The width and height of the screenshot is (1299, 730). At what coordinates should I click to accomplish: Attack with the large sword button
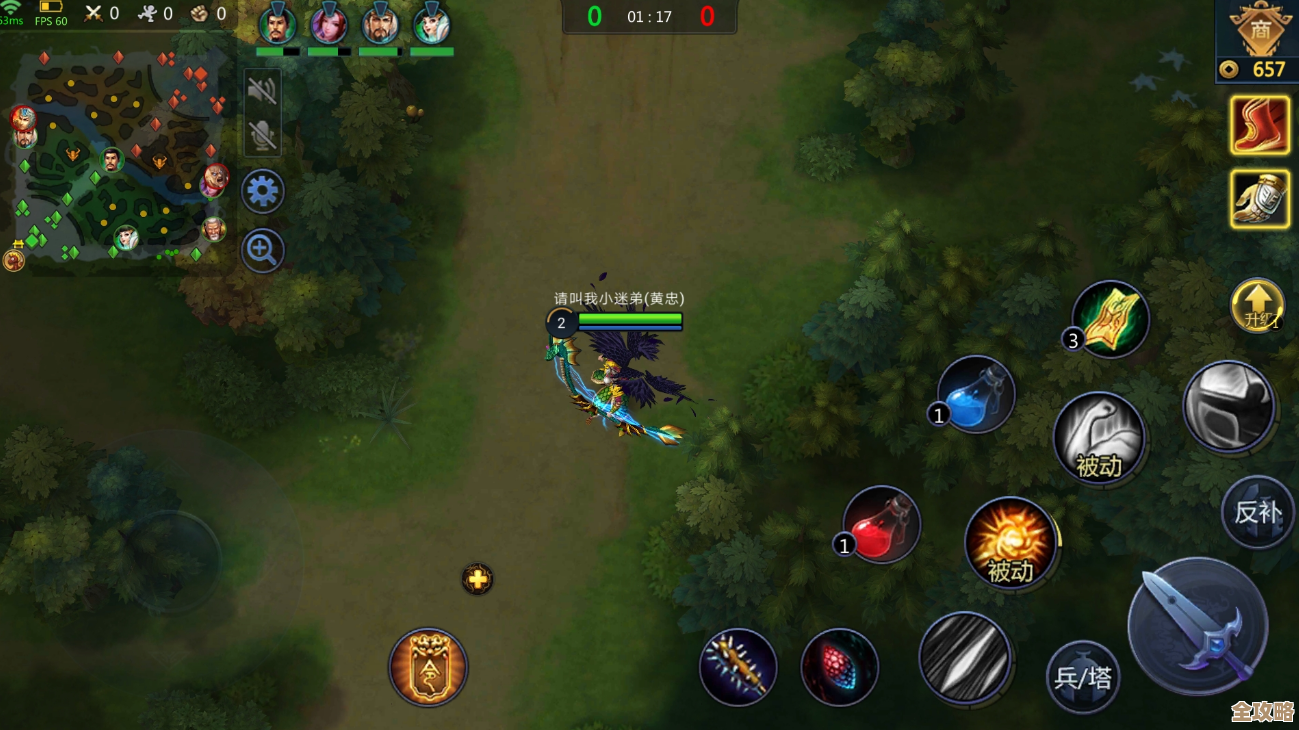point(1197,627)
